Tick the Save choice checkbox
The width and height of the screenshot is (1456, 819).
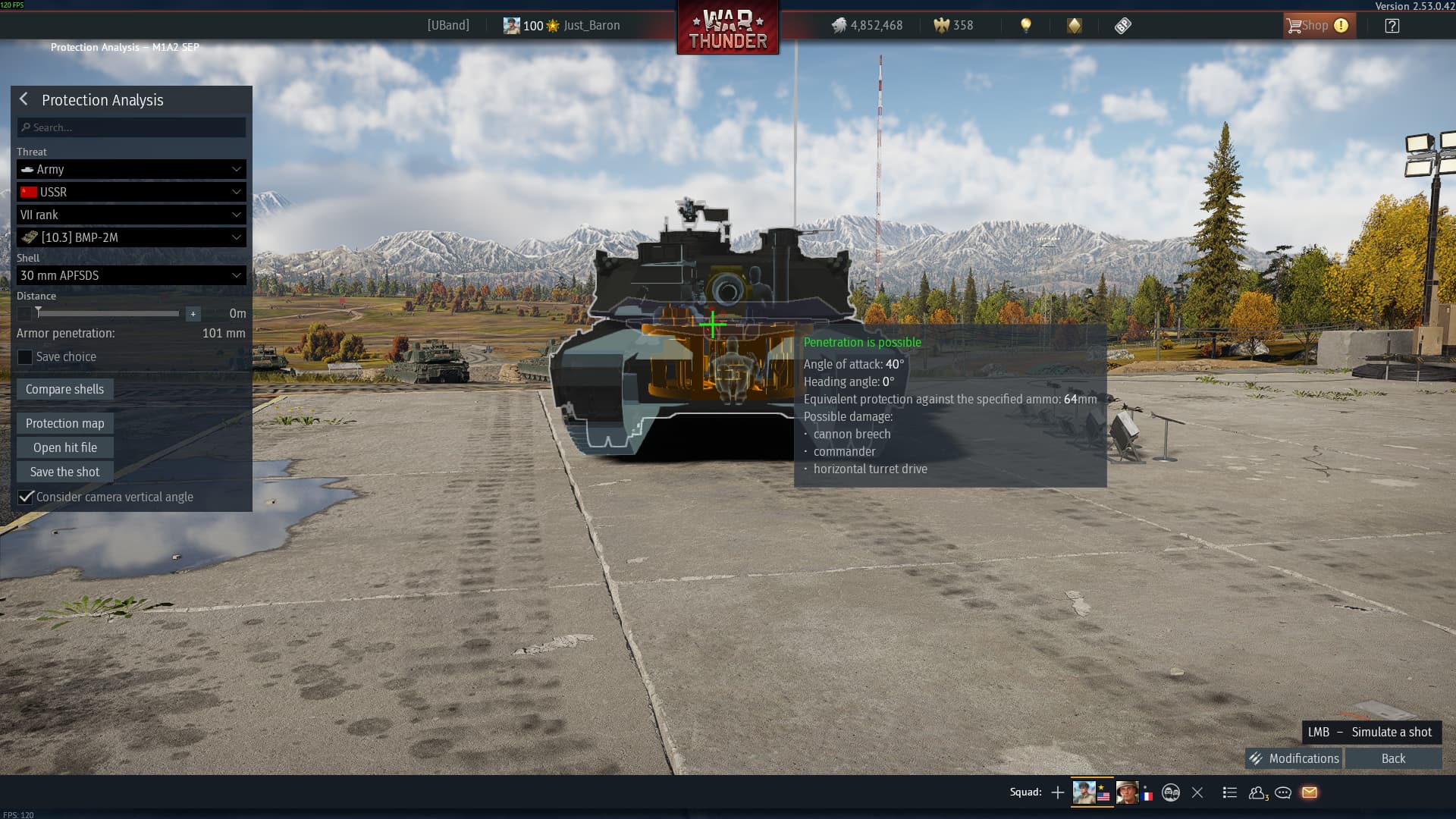(x=25, y=357)
